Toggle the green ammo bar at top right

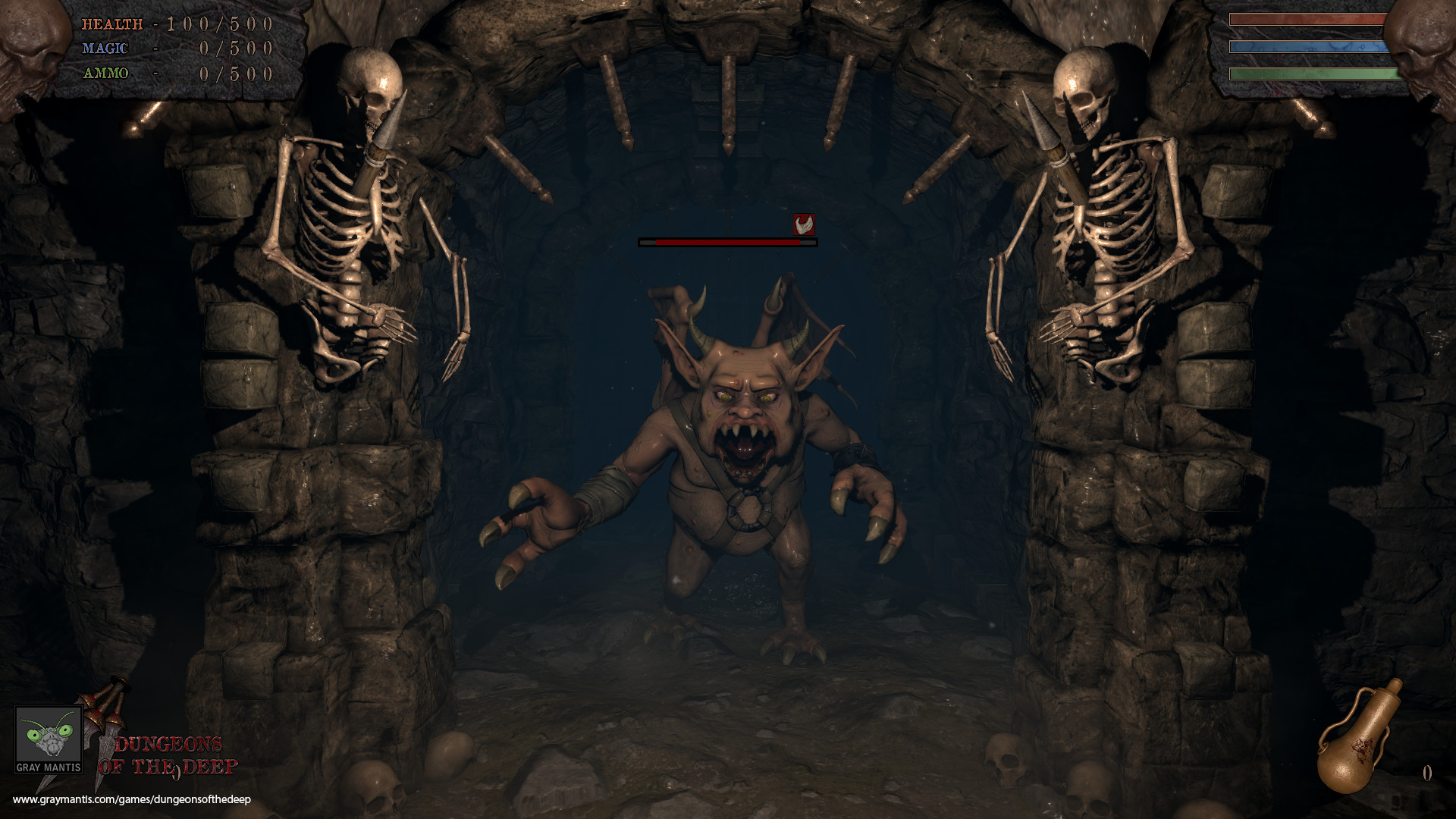pyautogui.click(x=1307, y=74)
